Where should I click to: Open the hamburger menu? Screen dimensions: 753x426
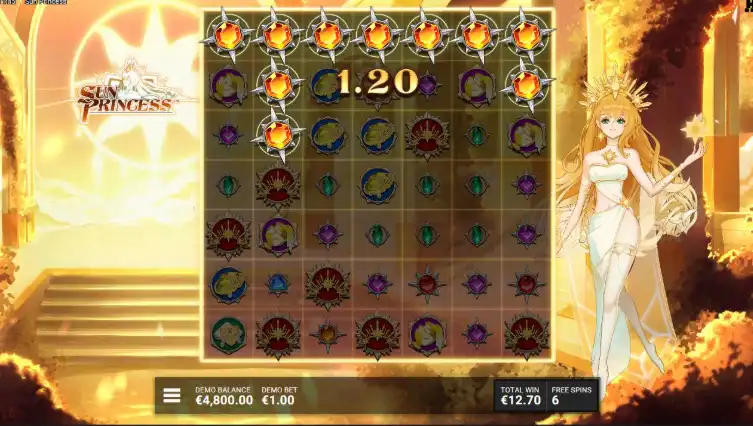172,395
